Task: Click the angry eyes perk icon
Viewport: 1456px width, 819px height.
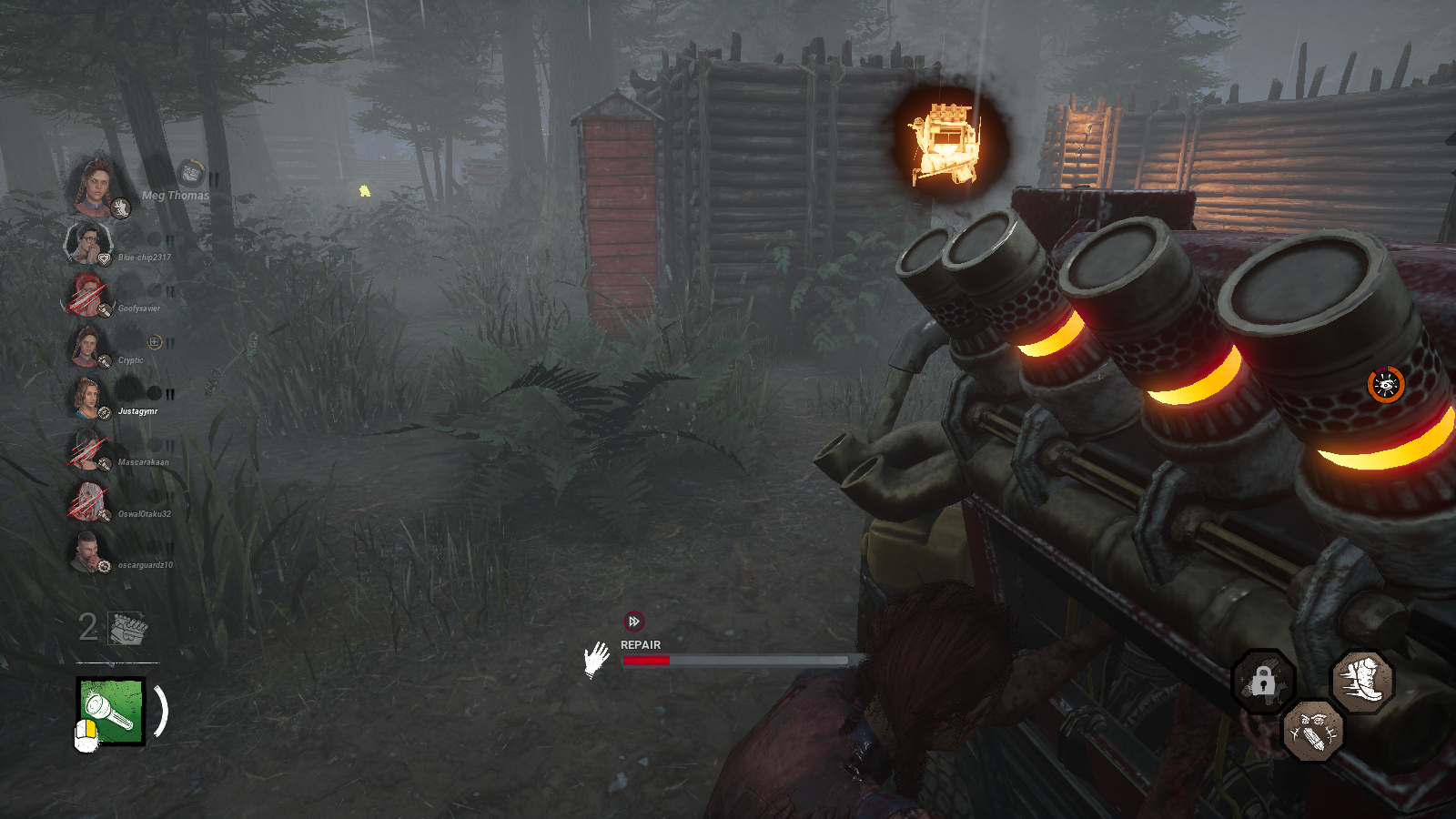Action: pos(1312,730)
